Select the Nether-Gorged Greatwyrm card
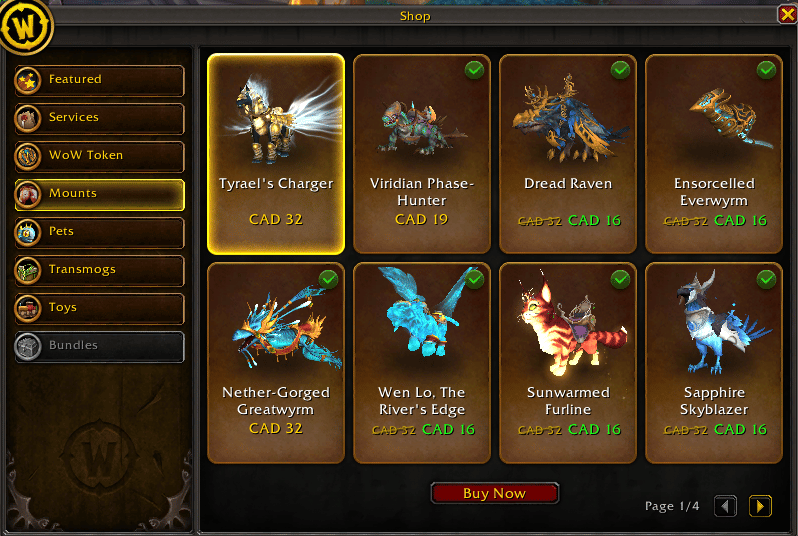The width and height of the screenshot is (798, 536). coord(276,362)
